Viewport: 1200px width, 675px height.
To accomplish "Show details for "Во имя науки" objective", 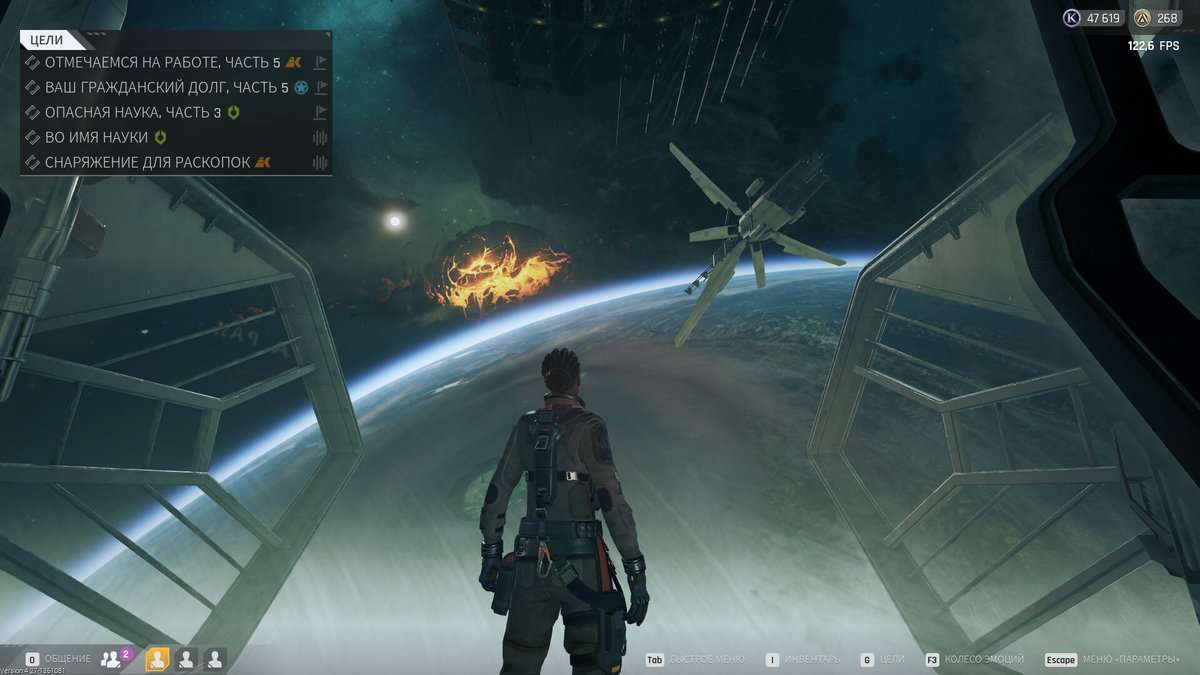I will [x=96, y=137].
